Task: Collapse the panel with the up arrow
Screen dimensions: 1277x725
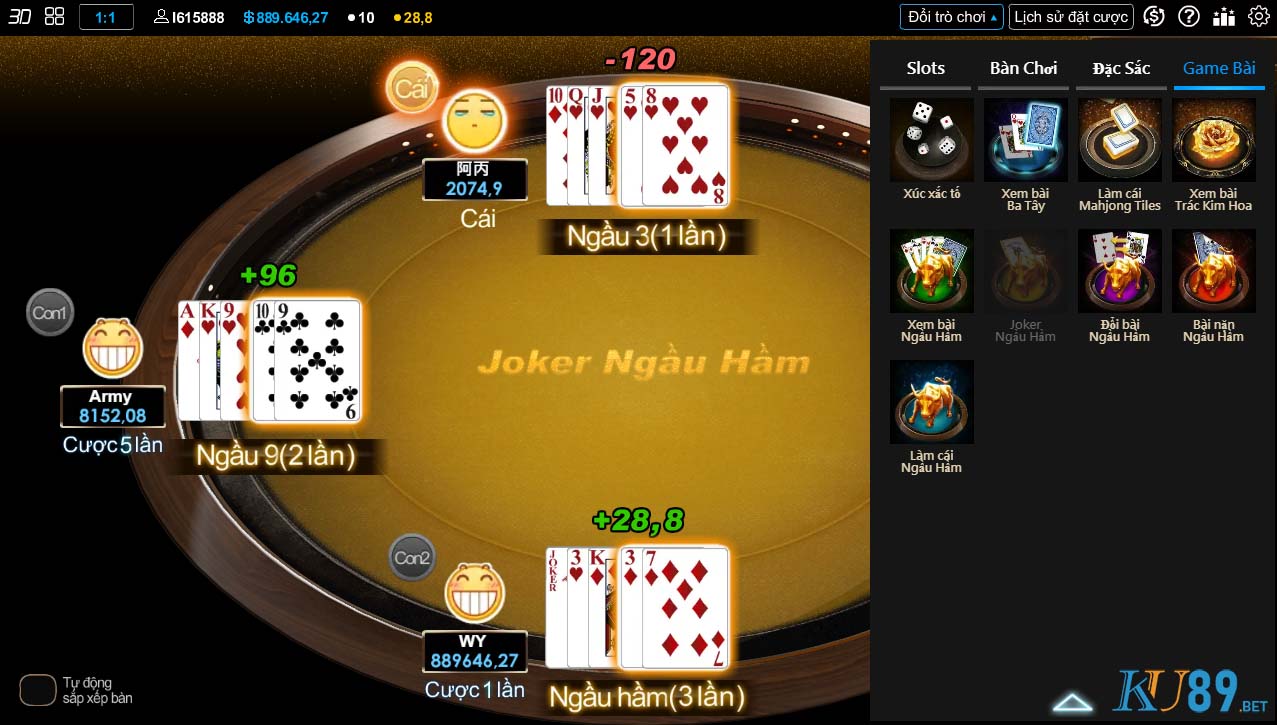Action: point(1072,703)
